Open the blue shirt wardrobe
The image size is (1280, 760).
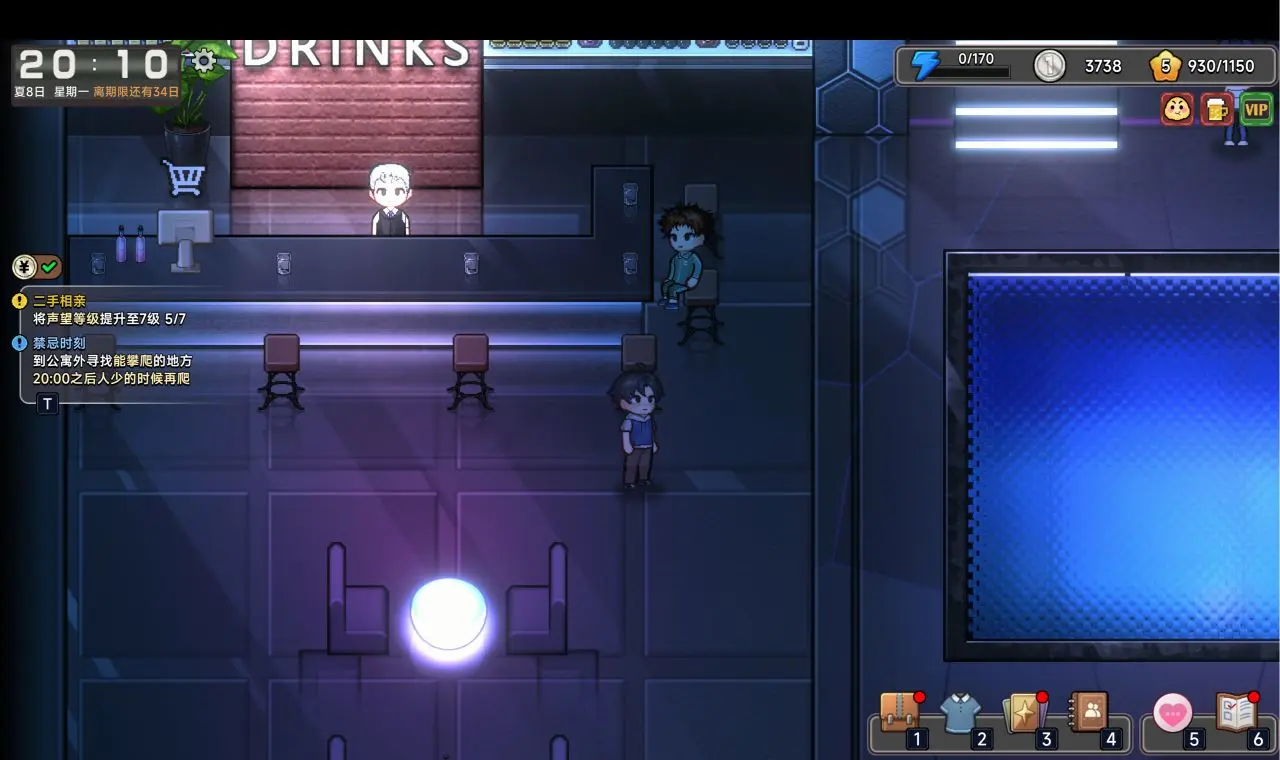pos(960,714)
